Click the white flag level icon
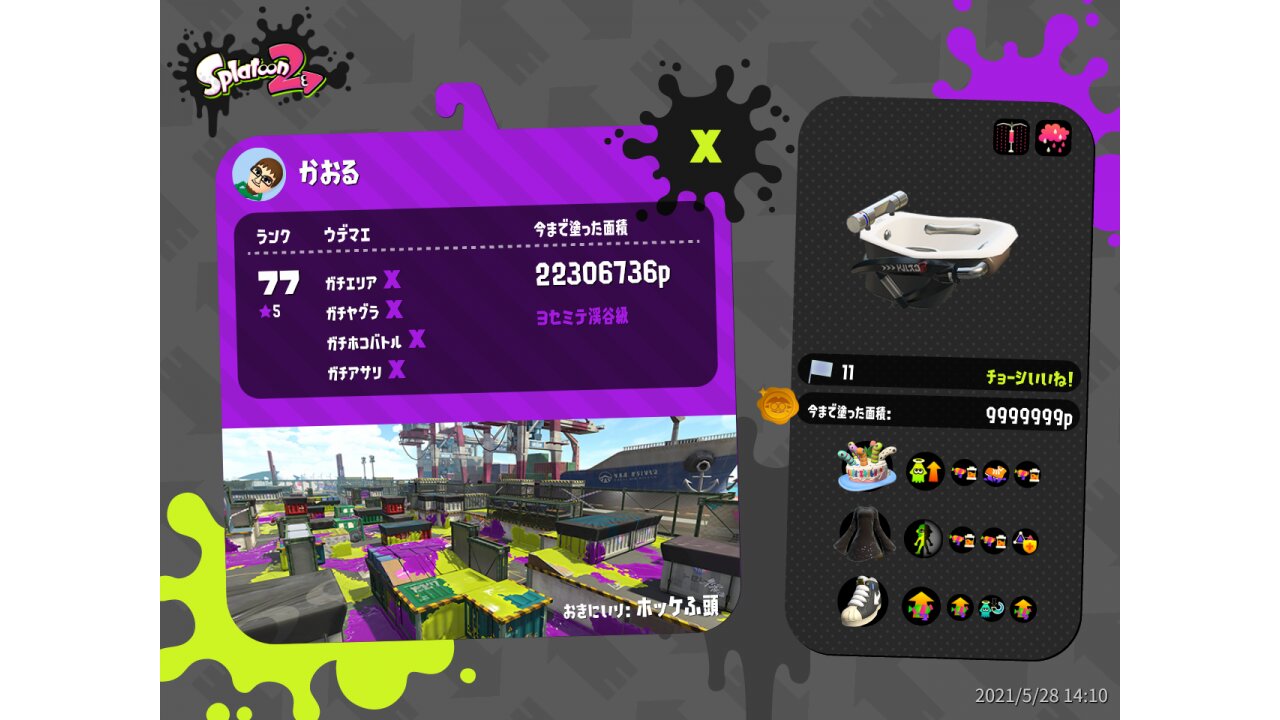Image resolution: width=1280 pixels, height=720 pixels. pos(821,372)
